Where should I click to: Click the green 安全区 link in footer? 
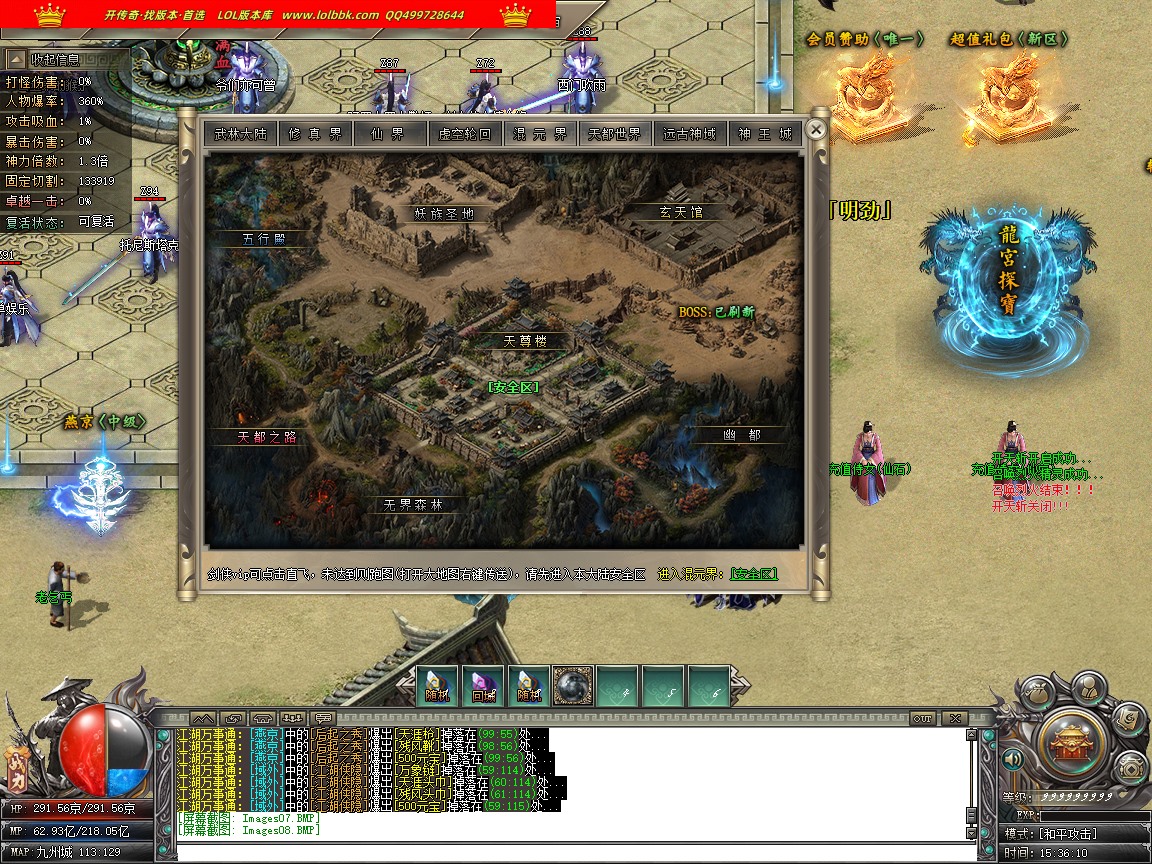[x=753, y=574]
